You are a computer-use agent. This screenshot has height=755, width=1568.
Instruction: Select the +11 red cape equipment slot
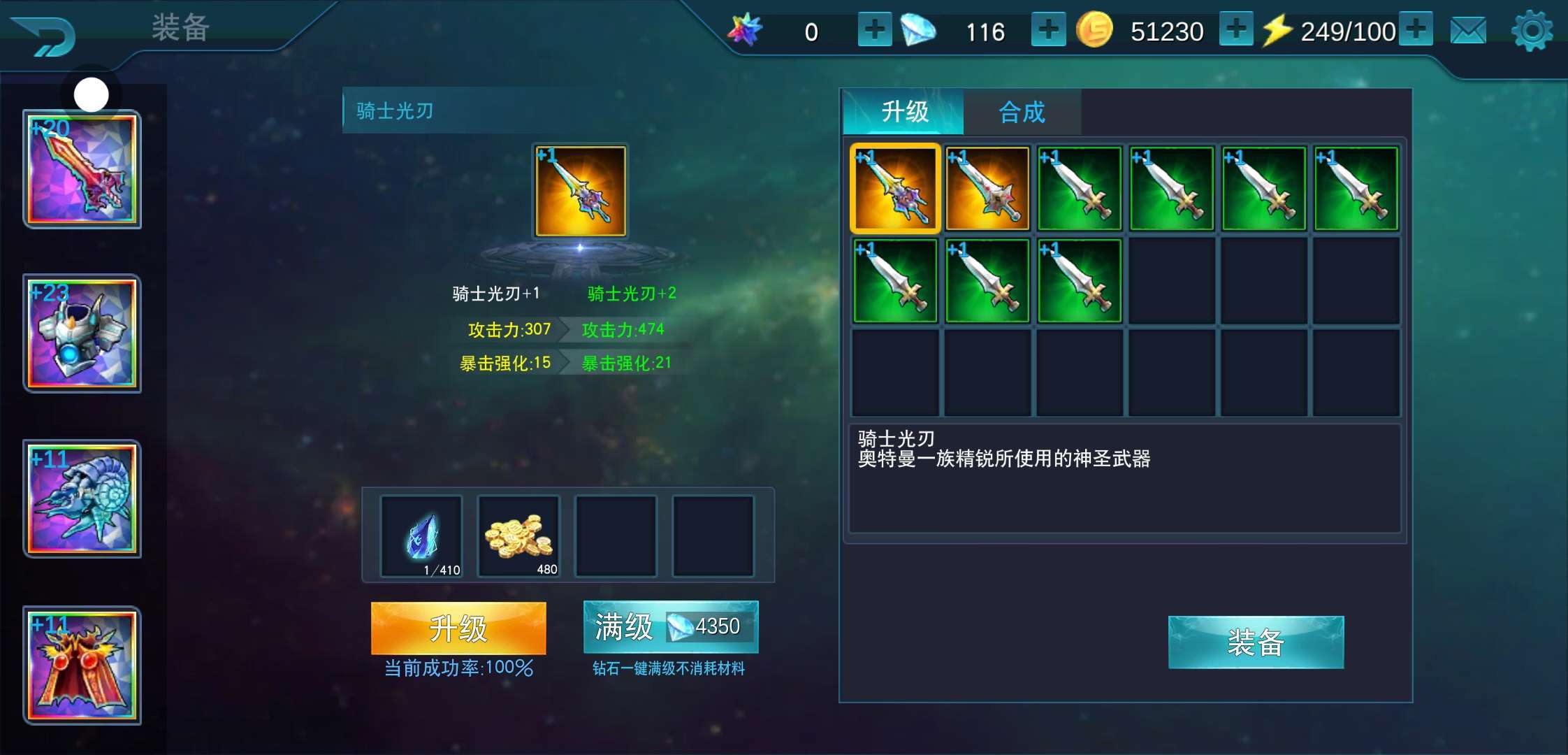[x=82, y=666]
